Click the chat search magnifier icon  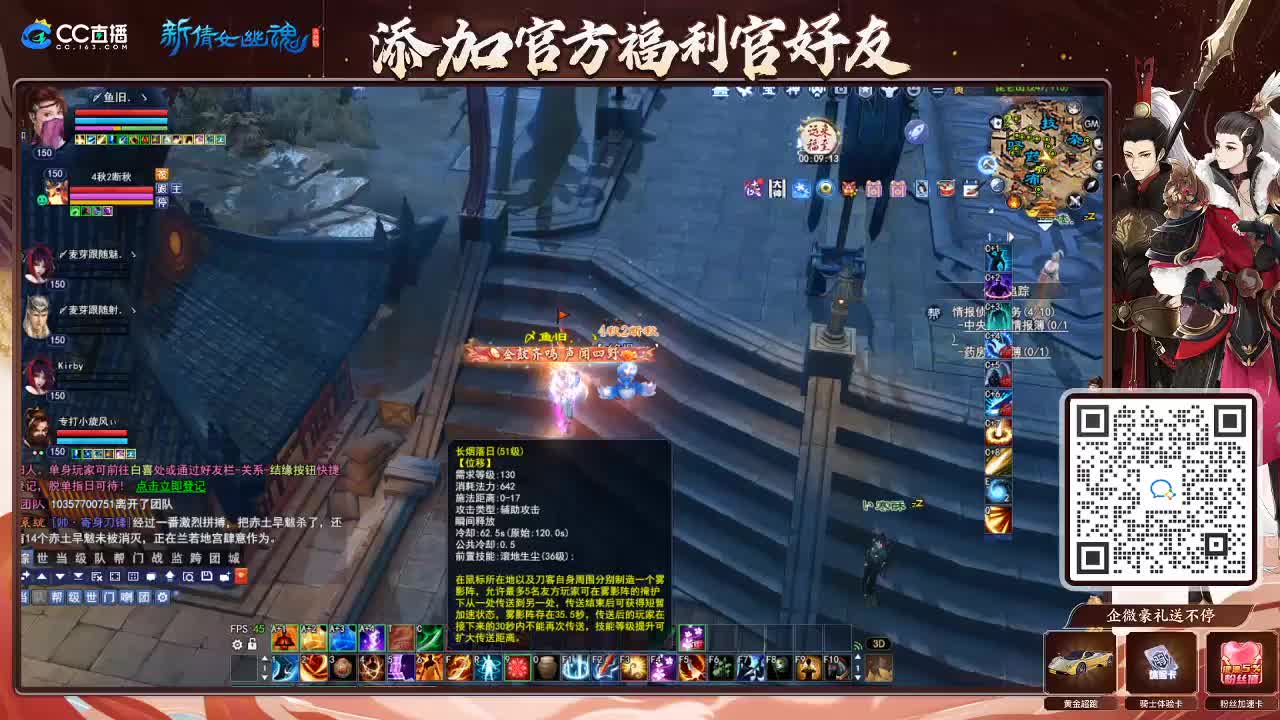(189, 576)
